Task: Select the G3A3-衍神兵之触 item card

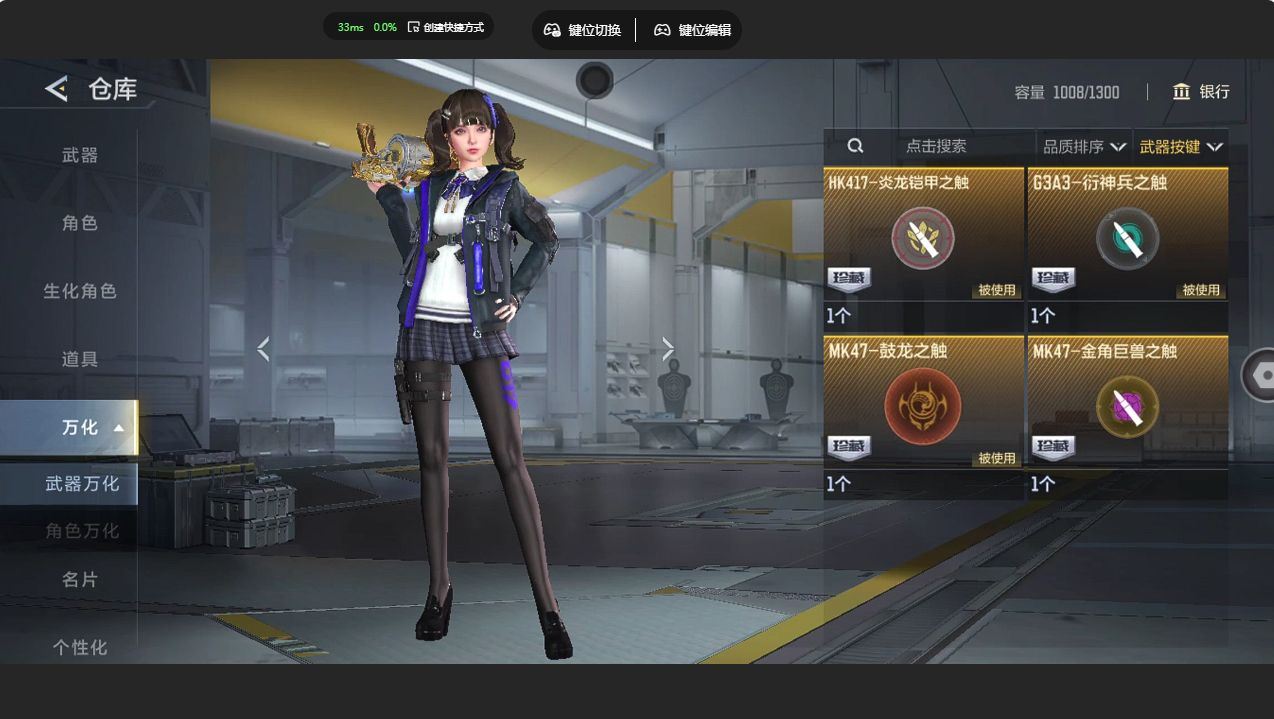Action: [1127, 240]
